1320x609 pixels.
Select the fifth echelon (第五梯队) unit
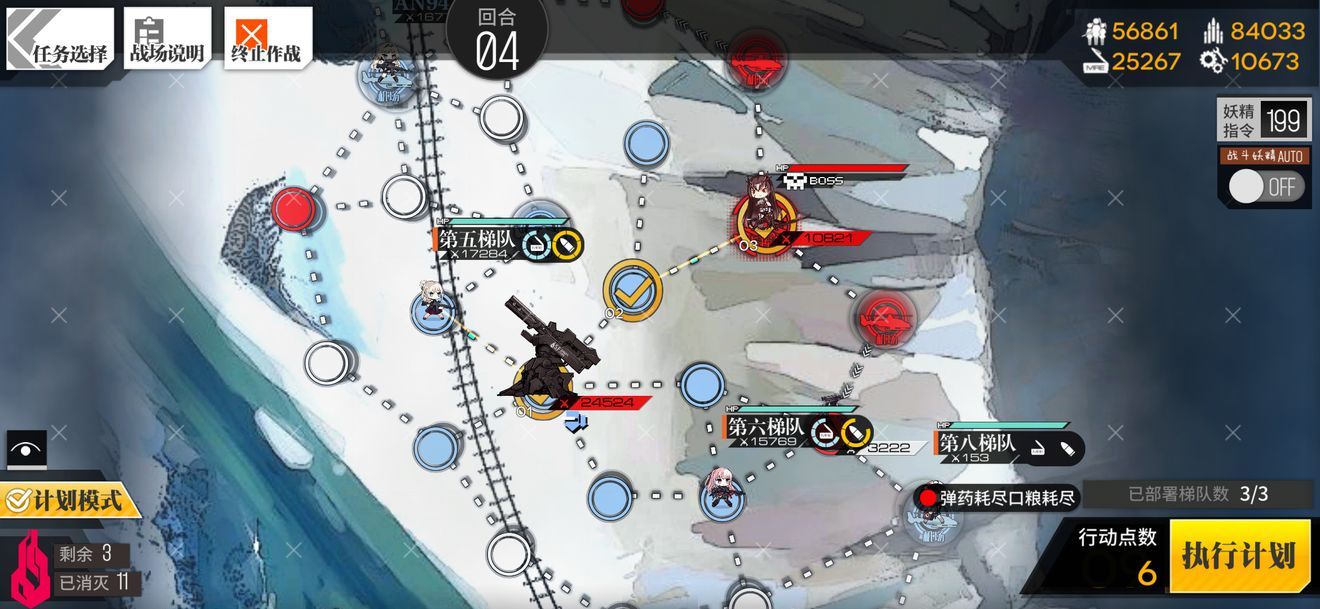coord(435,305)
